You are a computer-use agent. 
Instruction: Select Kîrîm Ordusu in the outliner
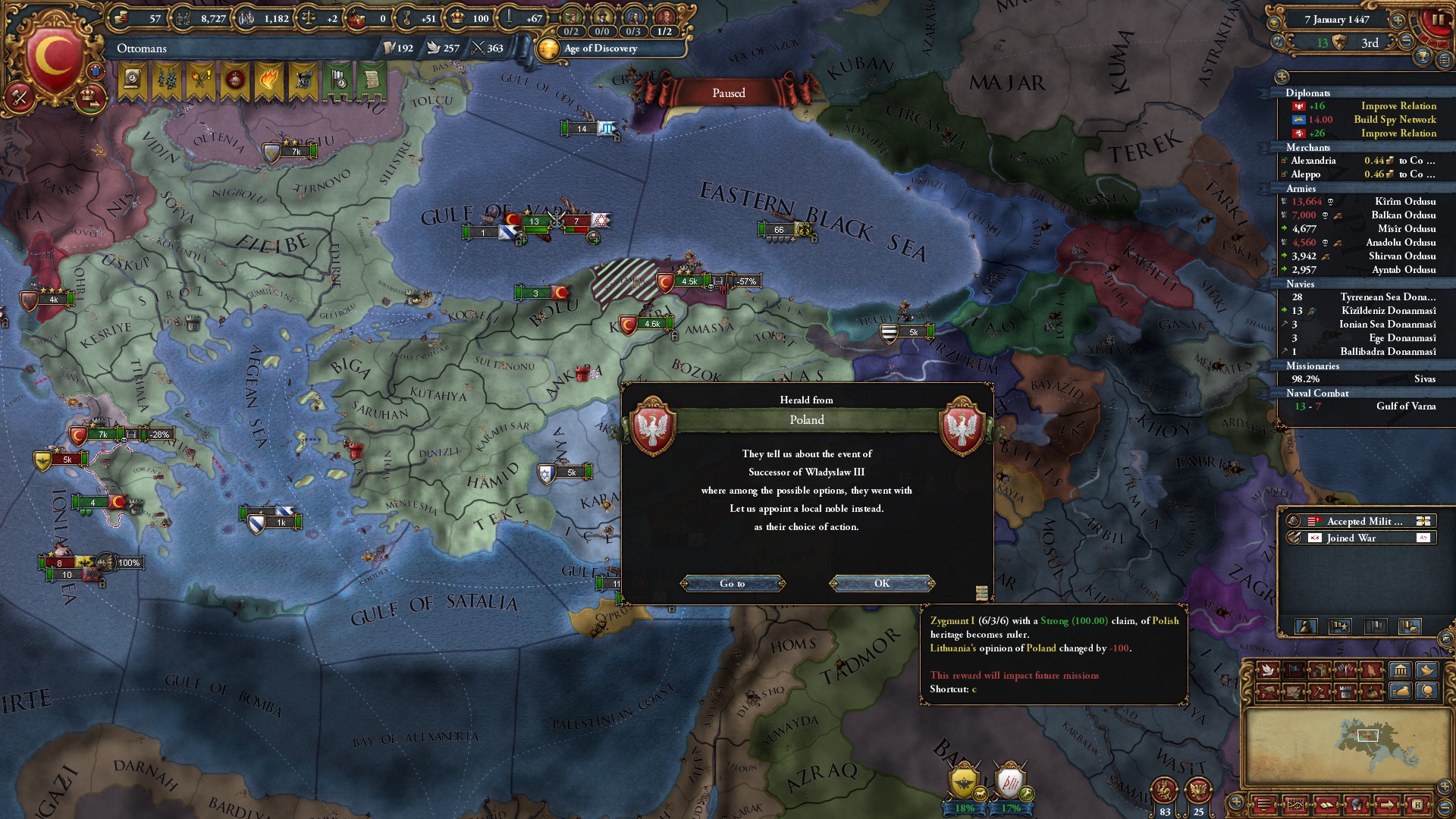[1404, 202]
